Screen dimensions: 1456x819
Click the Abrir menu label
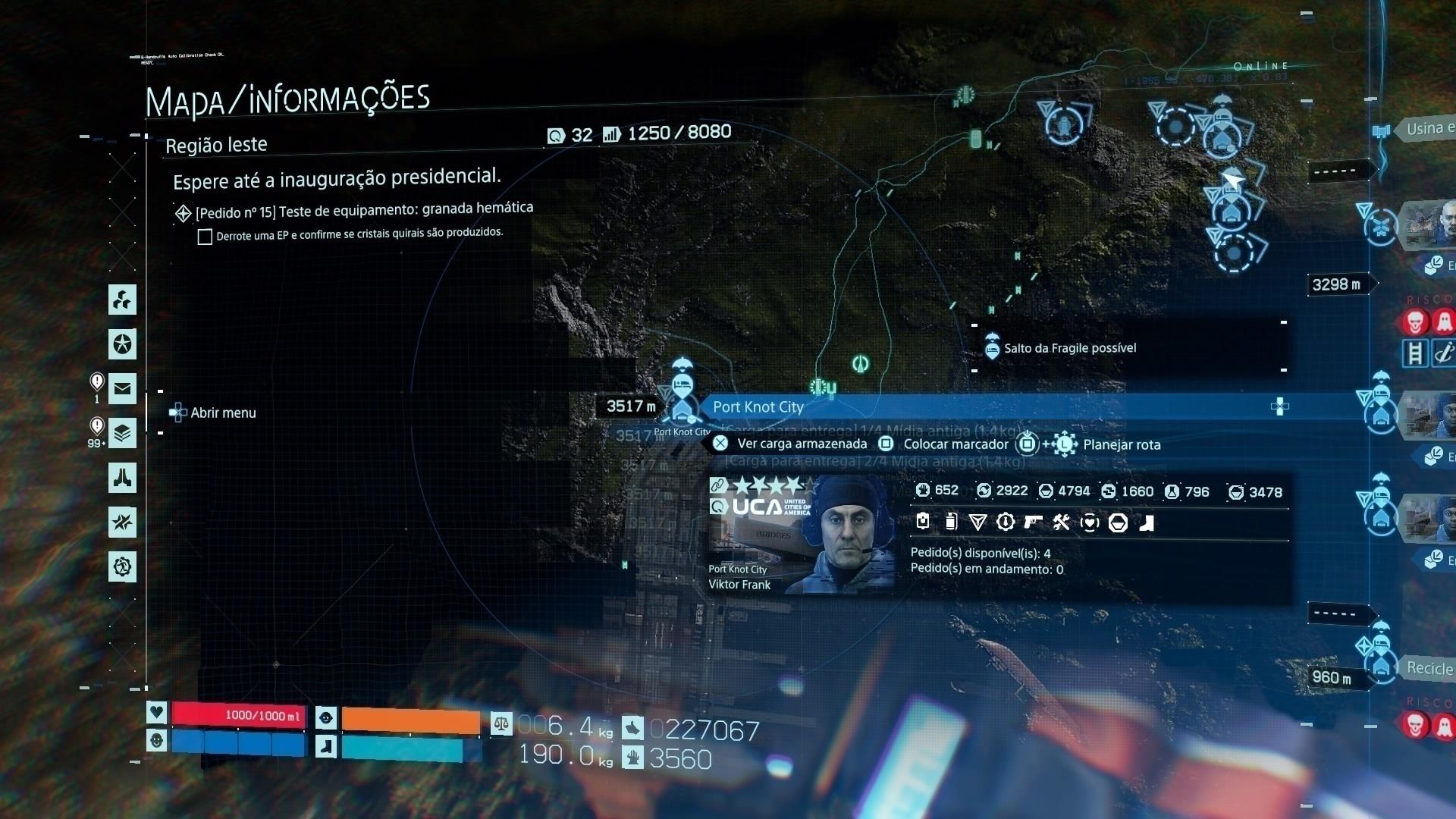[223, 413]
